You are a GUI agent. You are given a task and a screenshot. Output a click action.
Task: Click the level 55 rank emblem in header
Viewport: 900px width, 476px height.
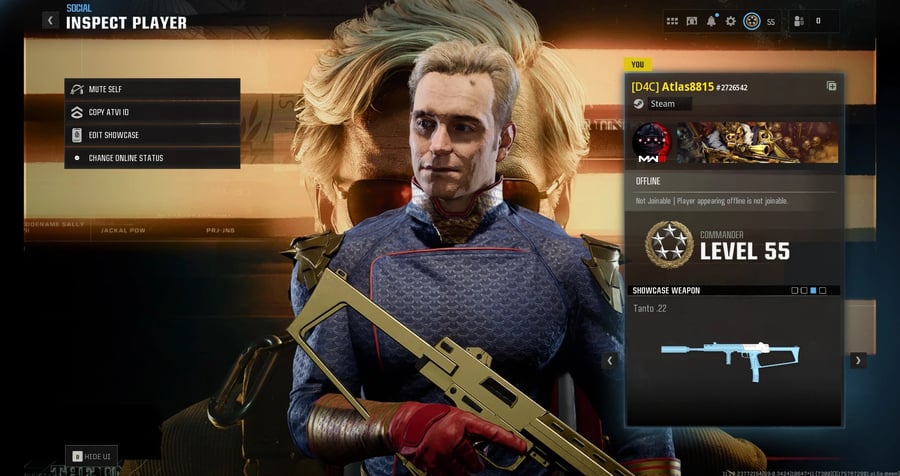(x=752, y=21)
